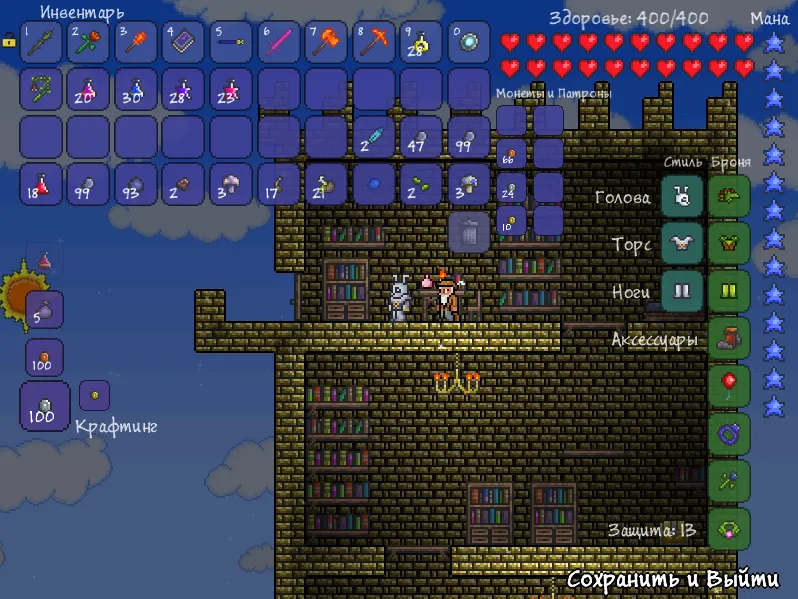
Task: Toggle the hotbar lock icon
Action: (x=9, y=41)
